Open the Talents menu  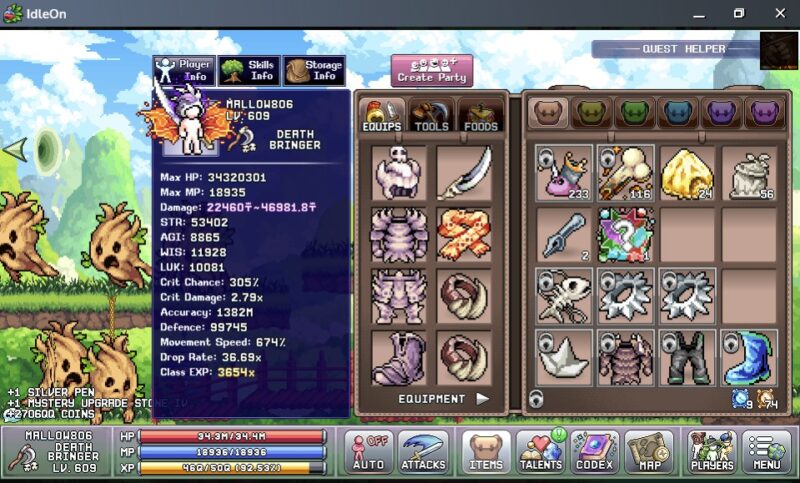tap(542, 452)
